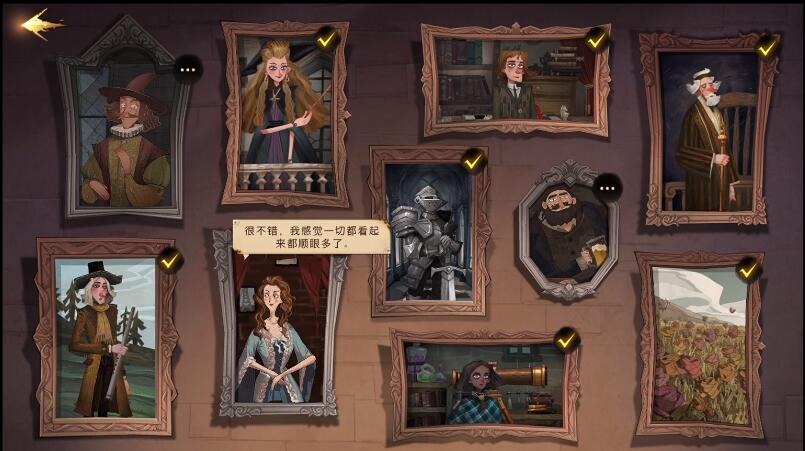Go back with the golden arrow

[42, 23]
